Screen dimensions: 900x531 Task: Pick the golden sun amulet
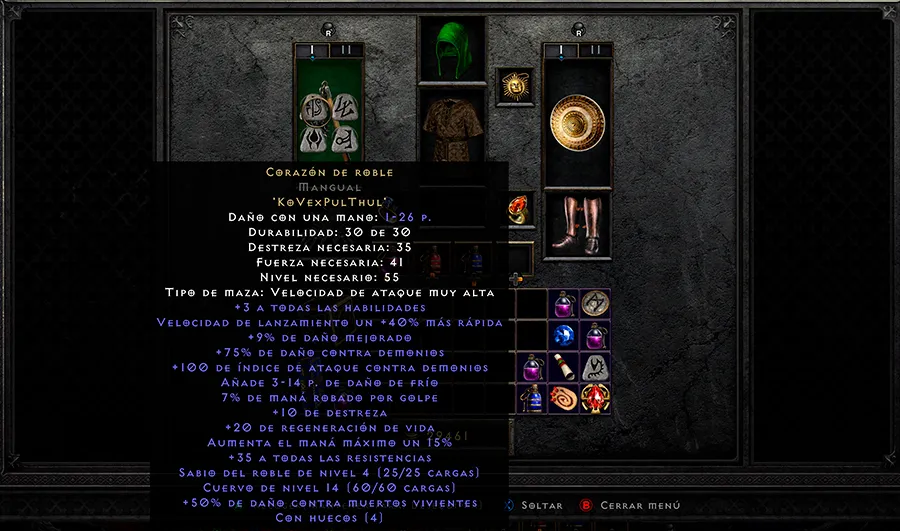tap(516, 86)
